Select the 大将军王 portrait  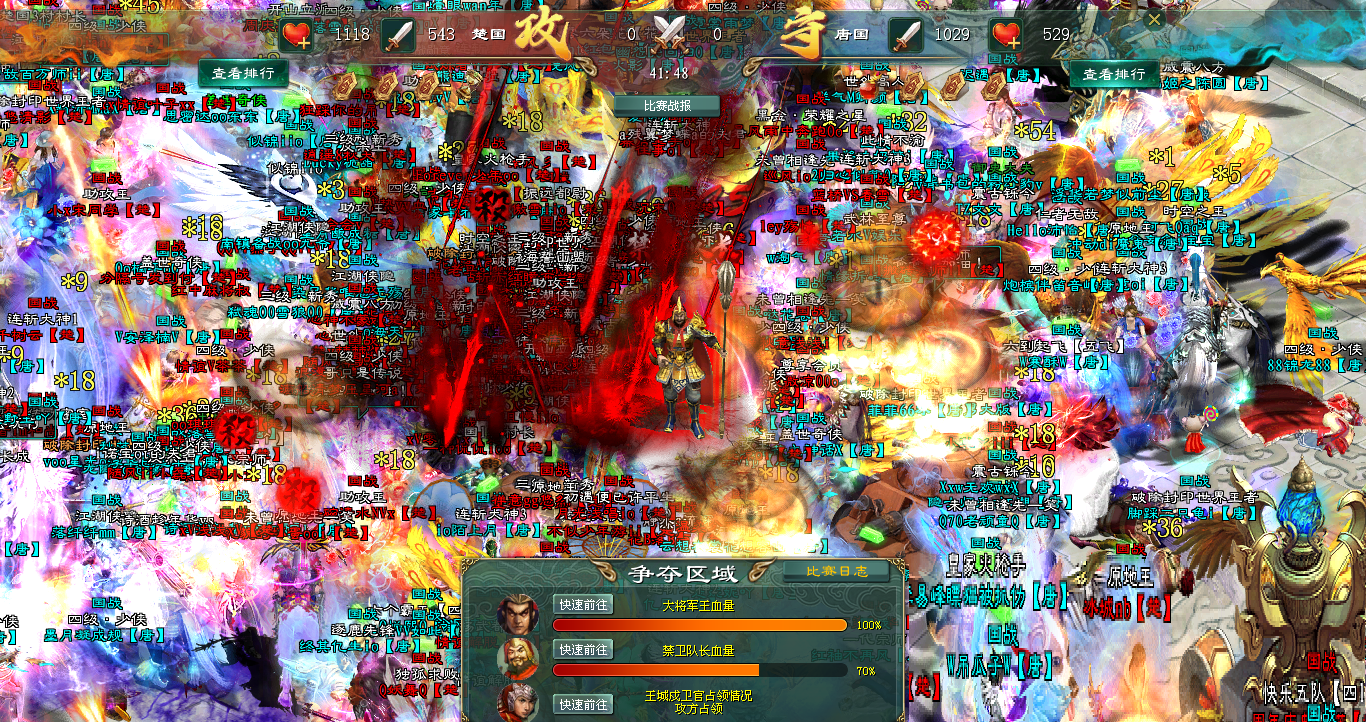[x=517, y=612]
